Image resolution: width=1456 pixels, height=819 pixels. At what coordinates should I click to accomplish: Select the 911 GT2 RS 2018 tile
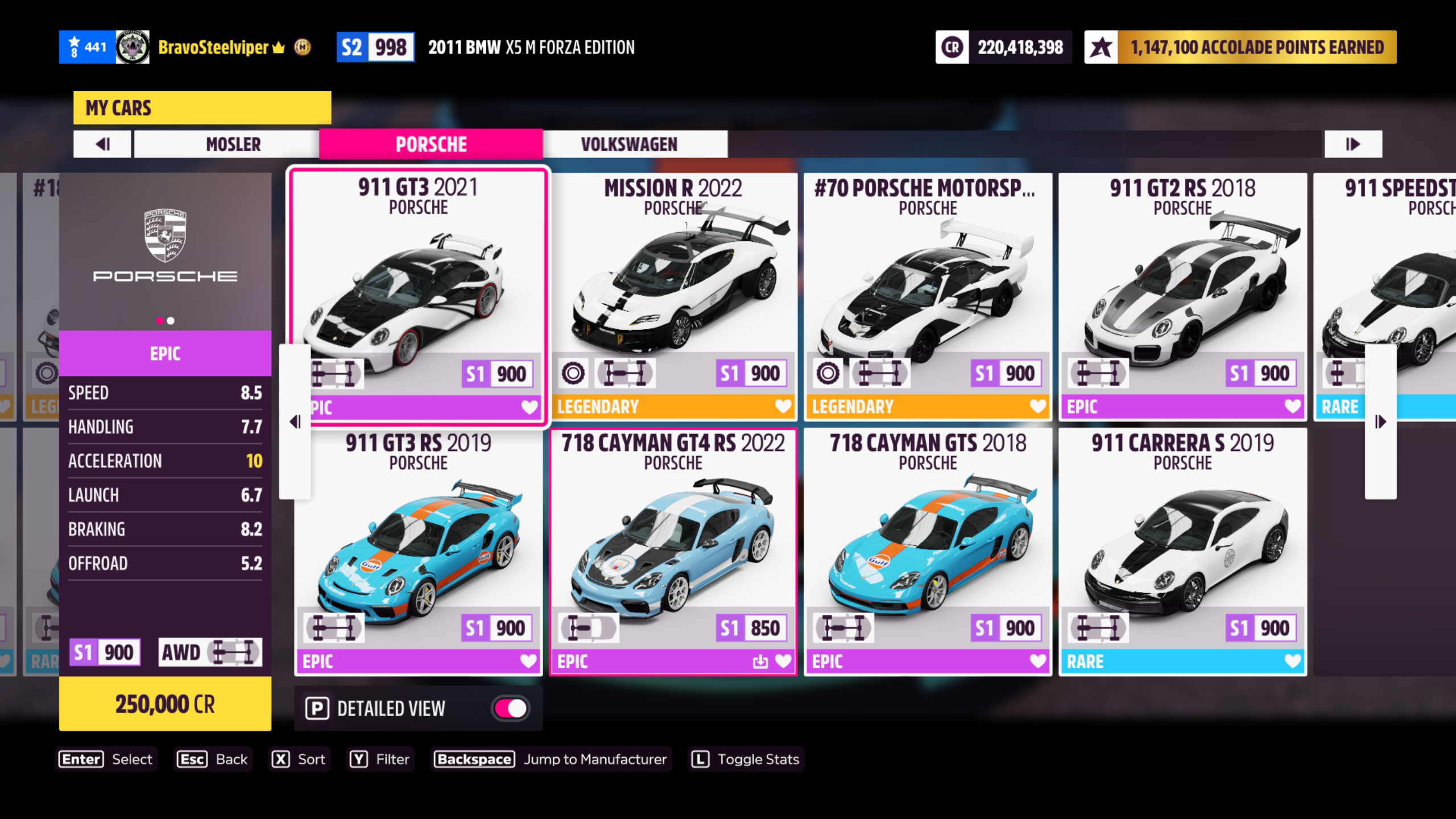[x=1182, y=284]
